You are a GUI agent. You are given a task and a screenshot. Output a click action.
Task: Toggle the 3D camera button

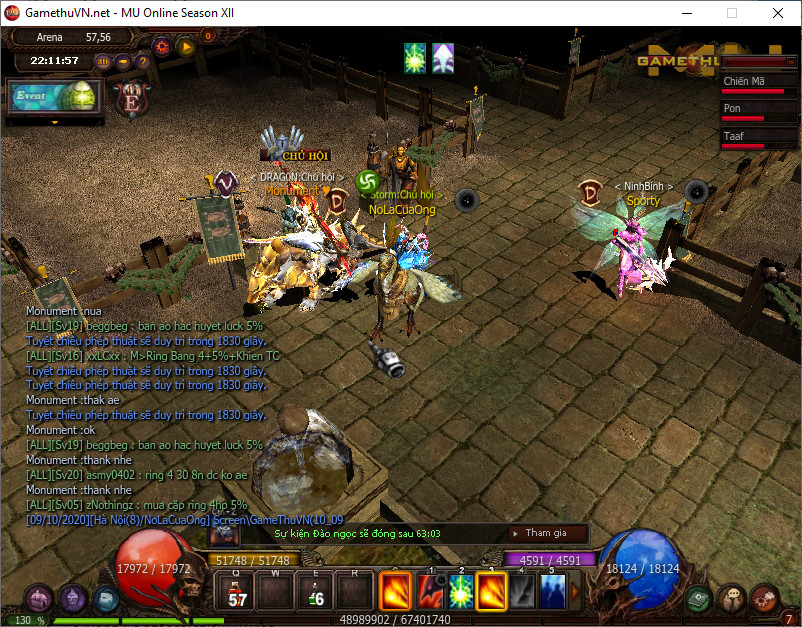click(103, 61)
